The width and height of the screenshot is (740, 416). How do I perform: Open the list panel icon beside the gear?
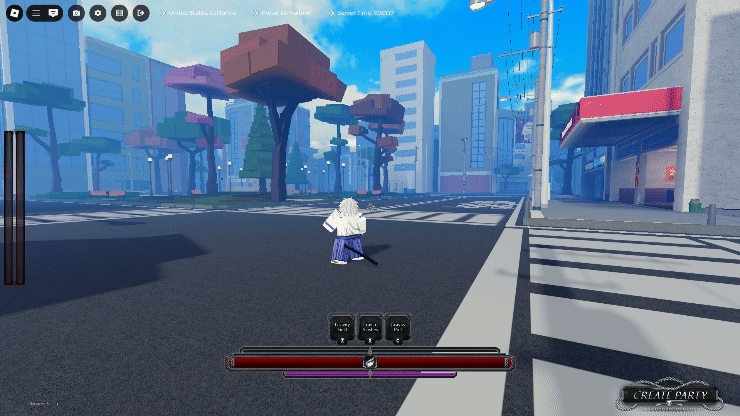click(119, 13)
